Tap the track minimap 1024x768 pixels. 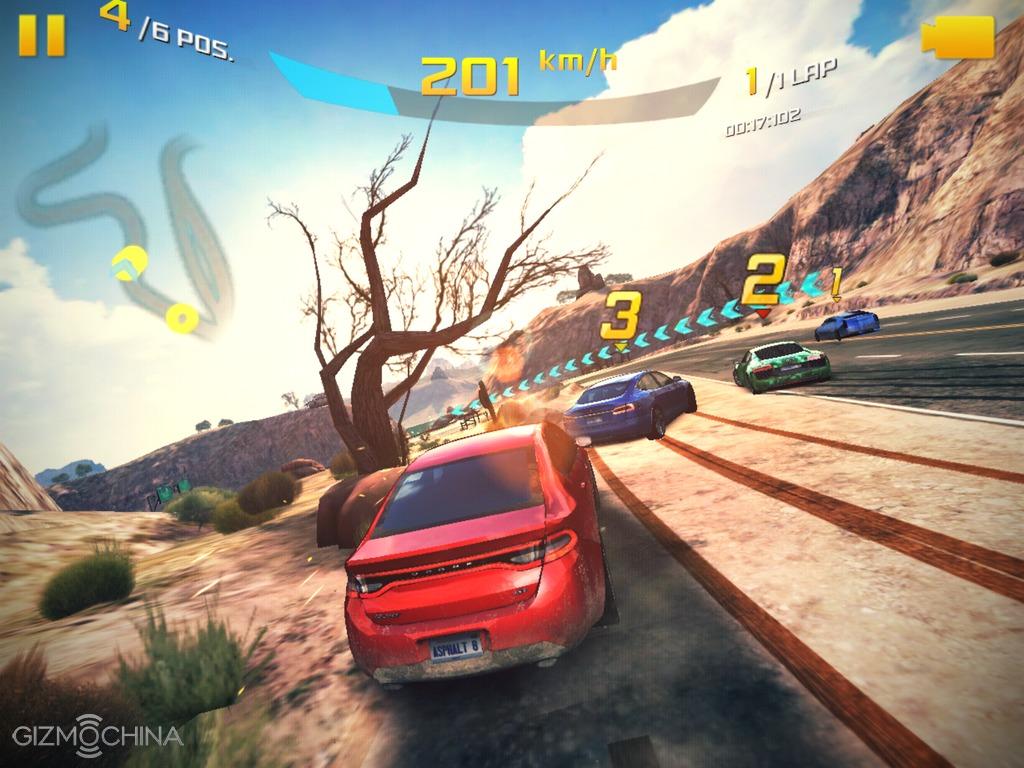tap(130, 230)
